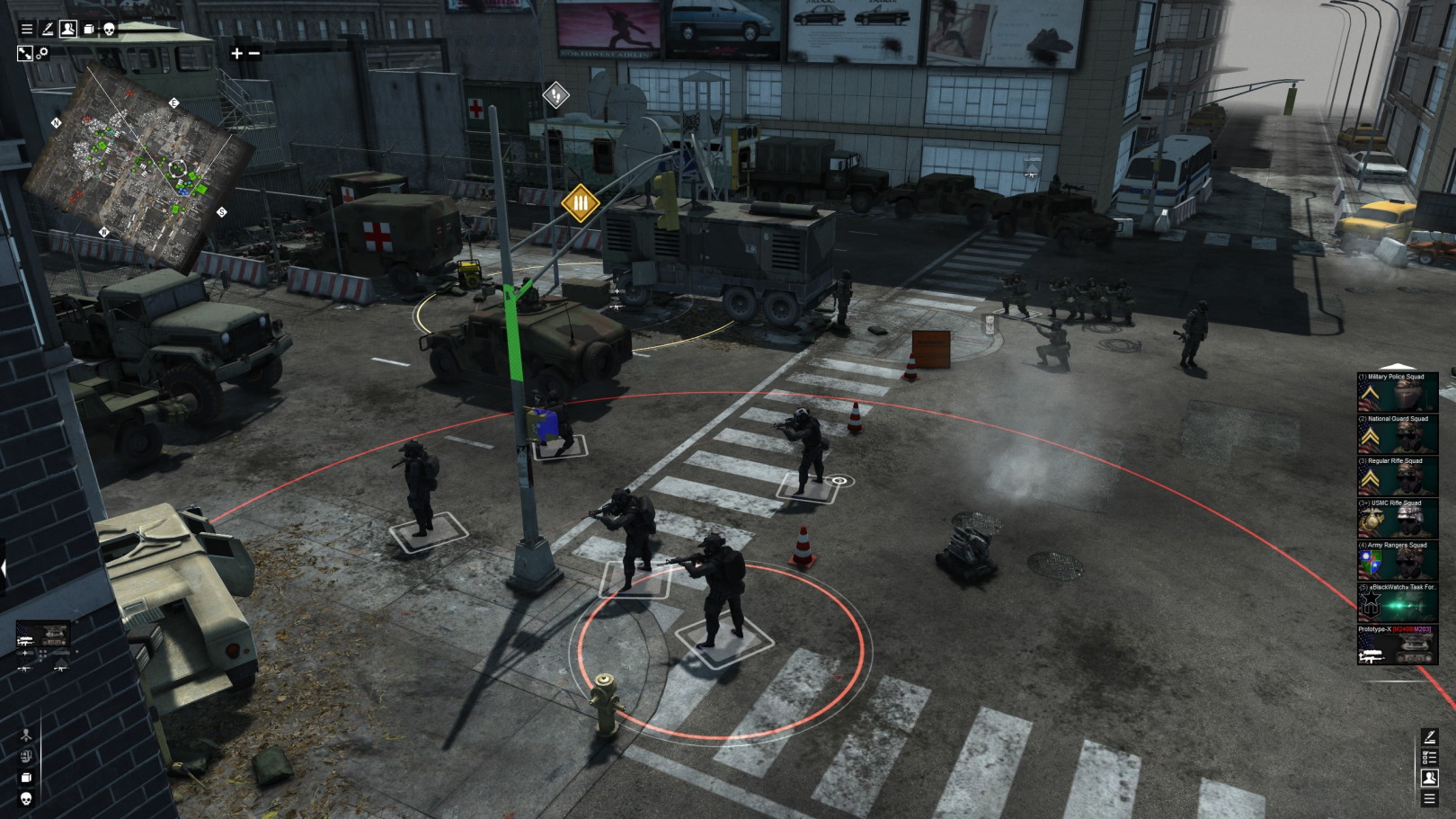
Task: Click the top-left skull icon
Action: point(109,30)
